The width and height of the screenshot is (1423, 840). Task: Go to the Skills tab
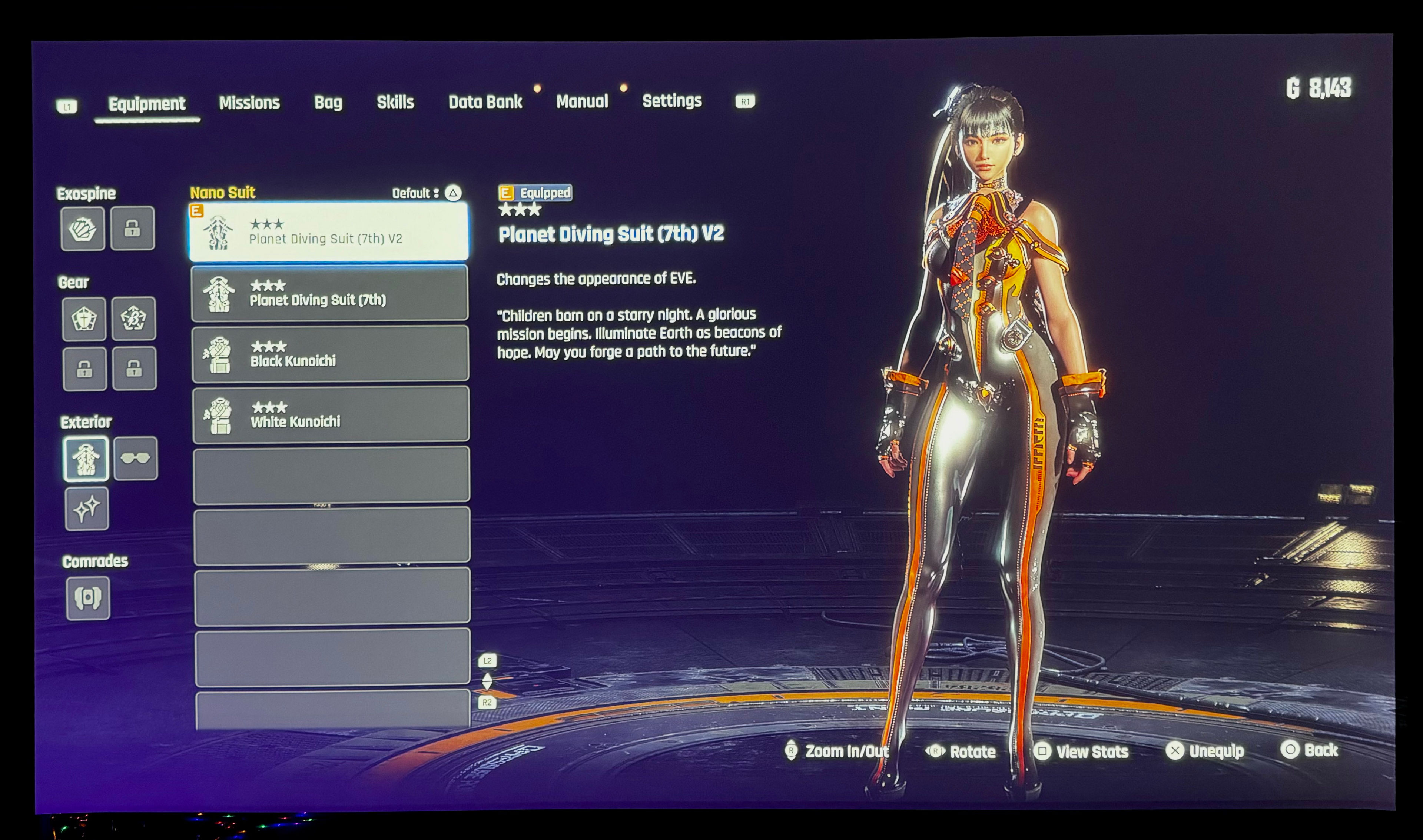point(395,103)
